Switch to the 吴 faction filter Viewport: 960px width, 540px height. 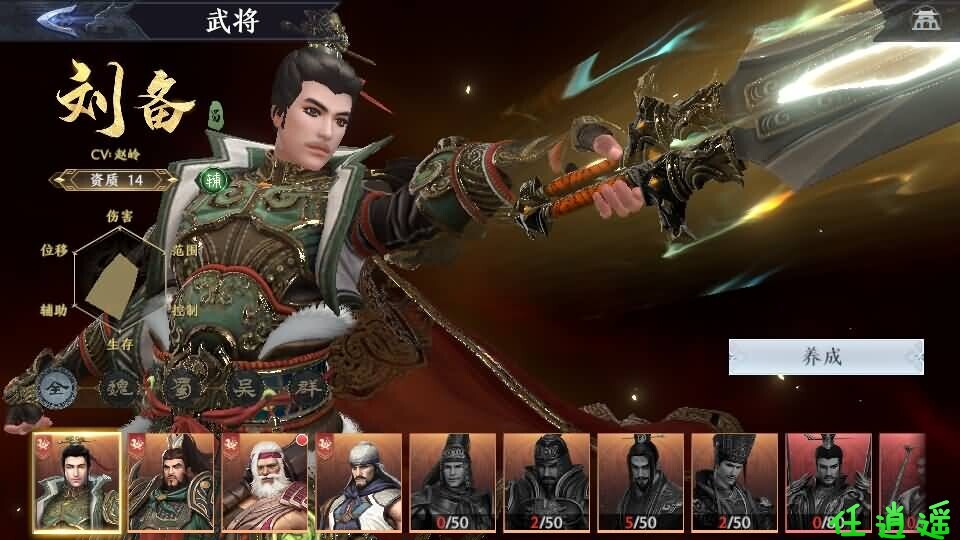tap(240, 386)
